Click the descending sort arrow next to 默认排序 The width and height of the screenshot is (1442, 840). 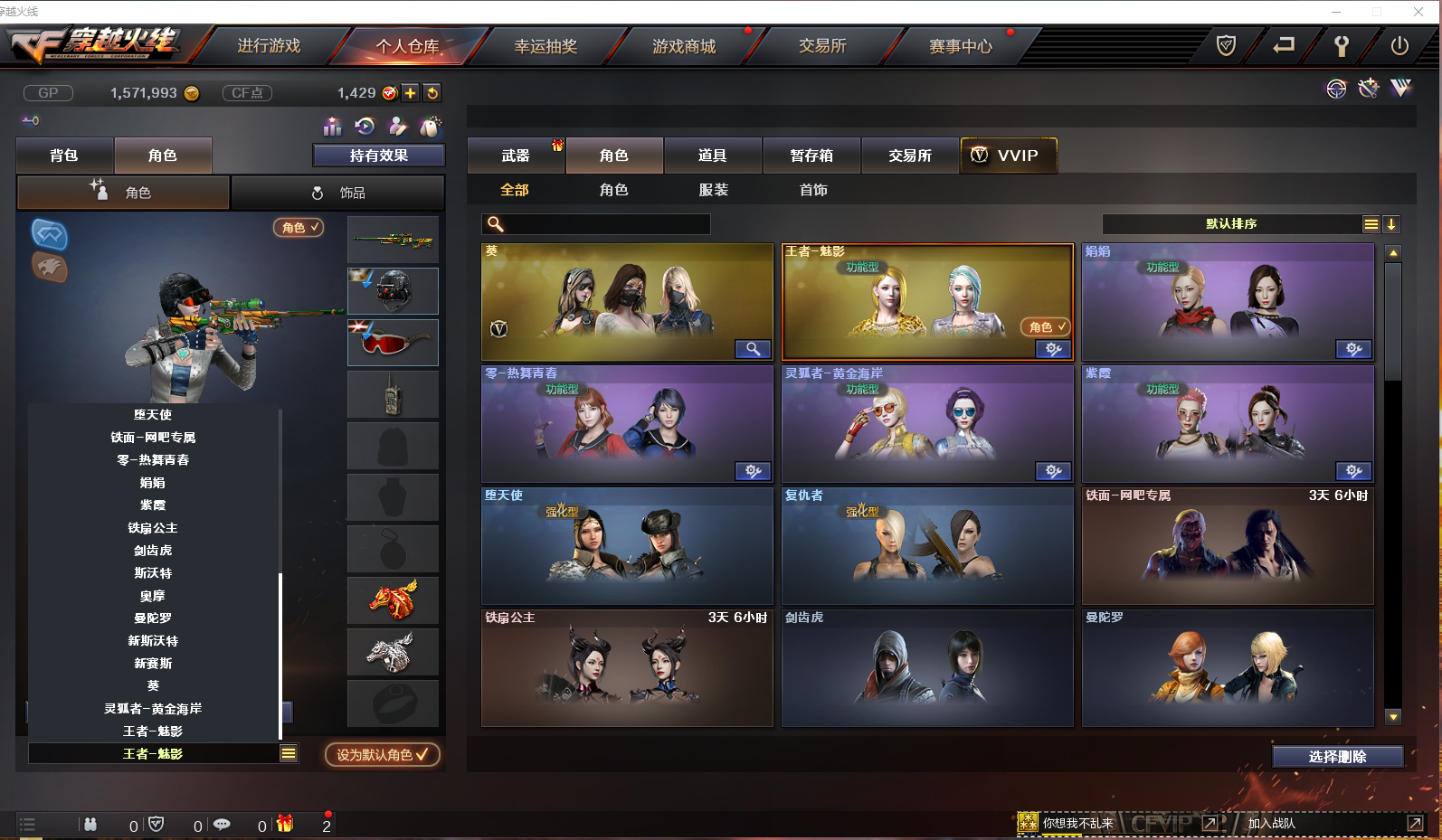[1392, 223]
